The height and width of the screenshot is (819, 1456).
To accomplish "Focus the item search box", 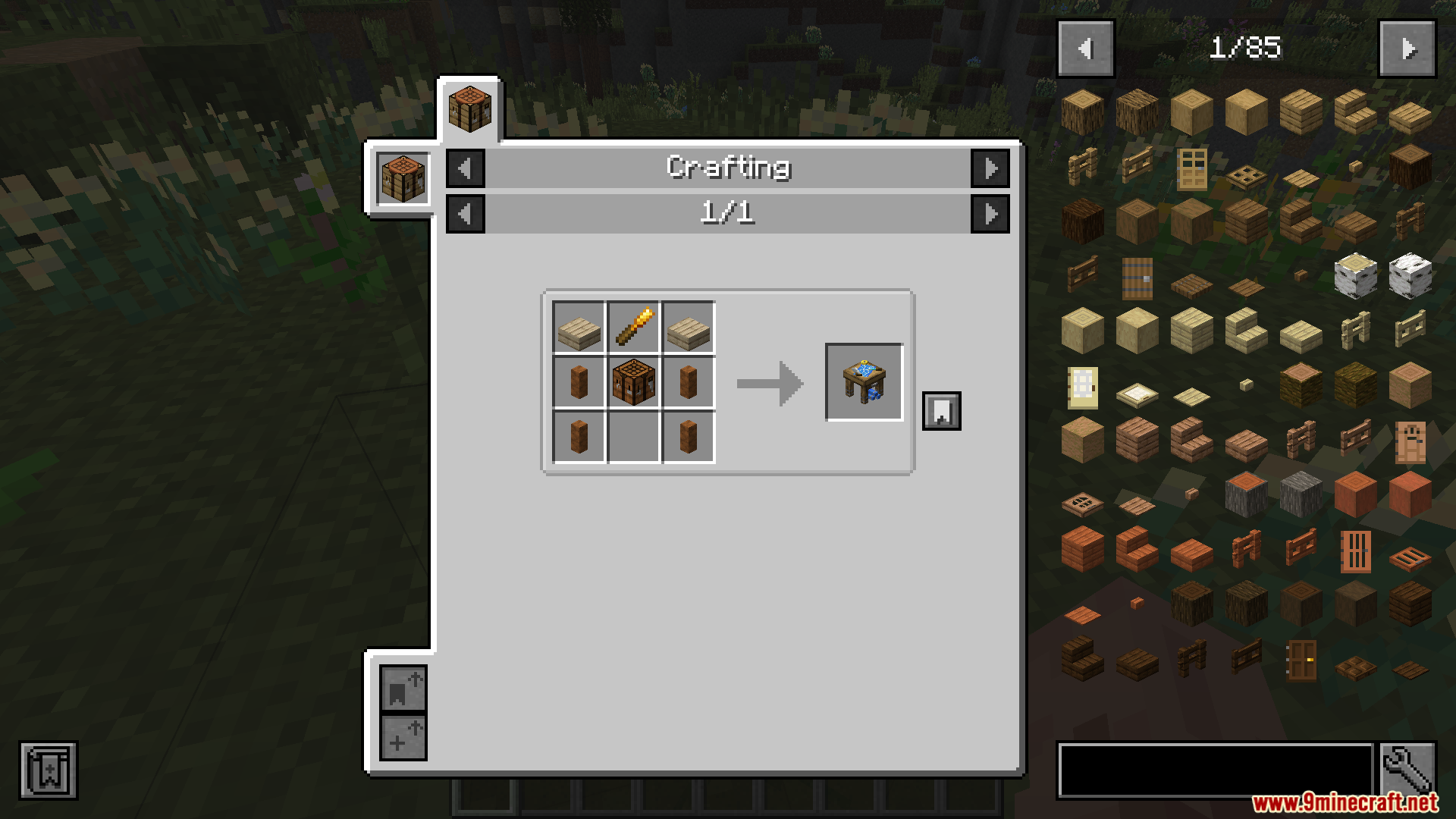I will tap(1215, 770).
